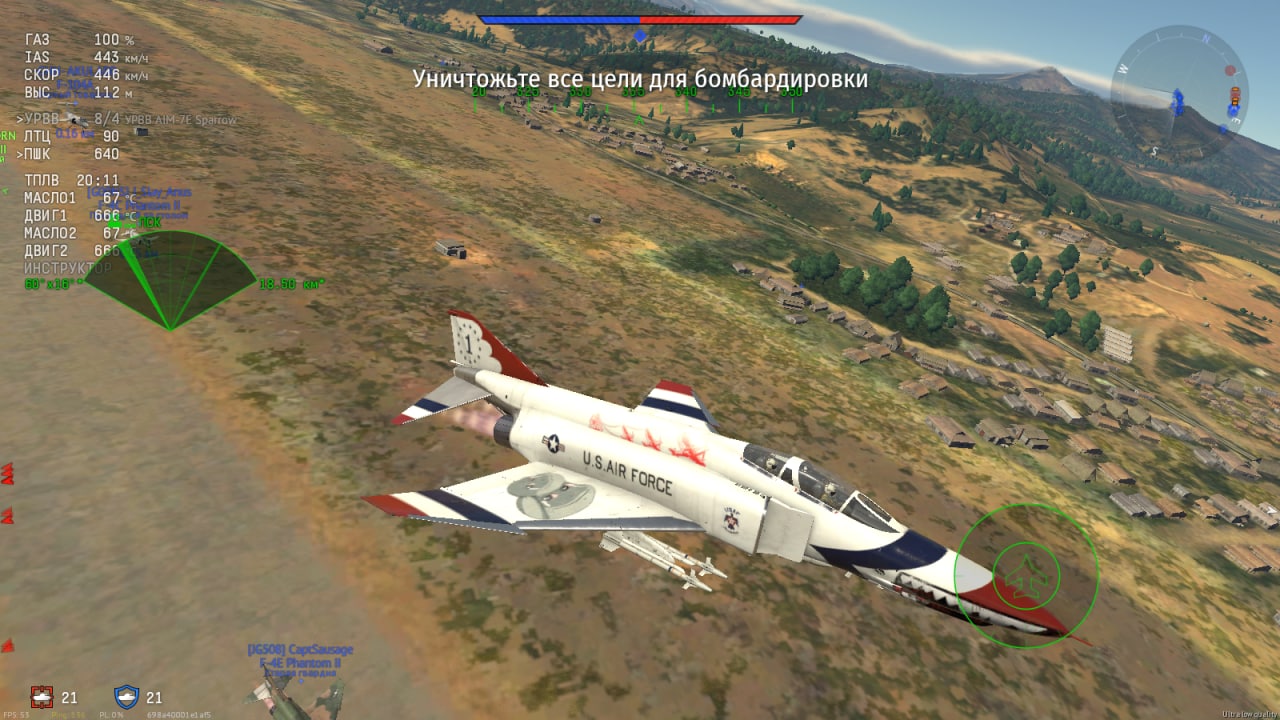
Task: Open the circular compass minimap
Action: point(1178,92)
